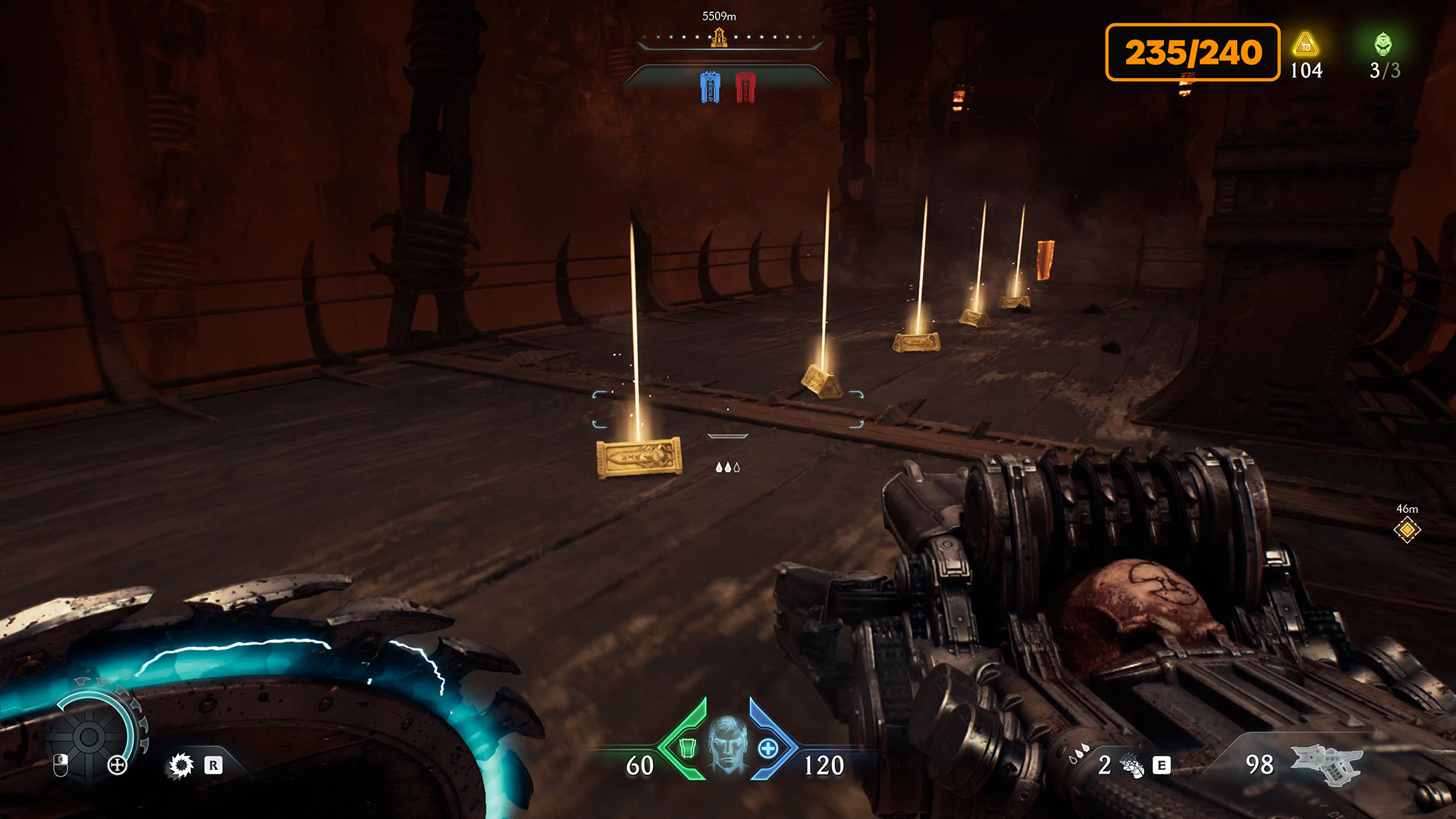Click the circular shield gauge icon
1456x819 pixels.
[x=89, y=736]
